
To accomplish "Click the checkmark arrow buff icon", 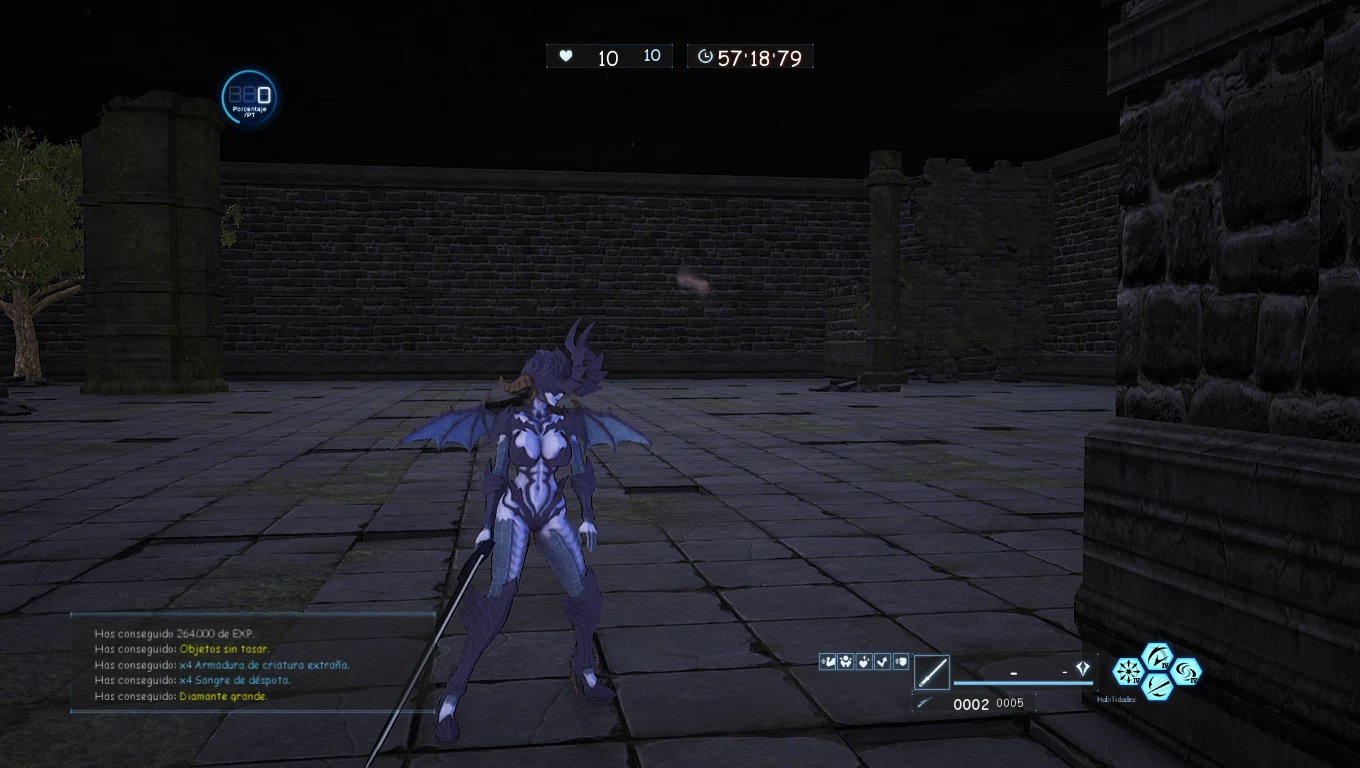I will [882, 661].
